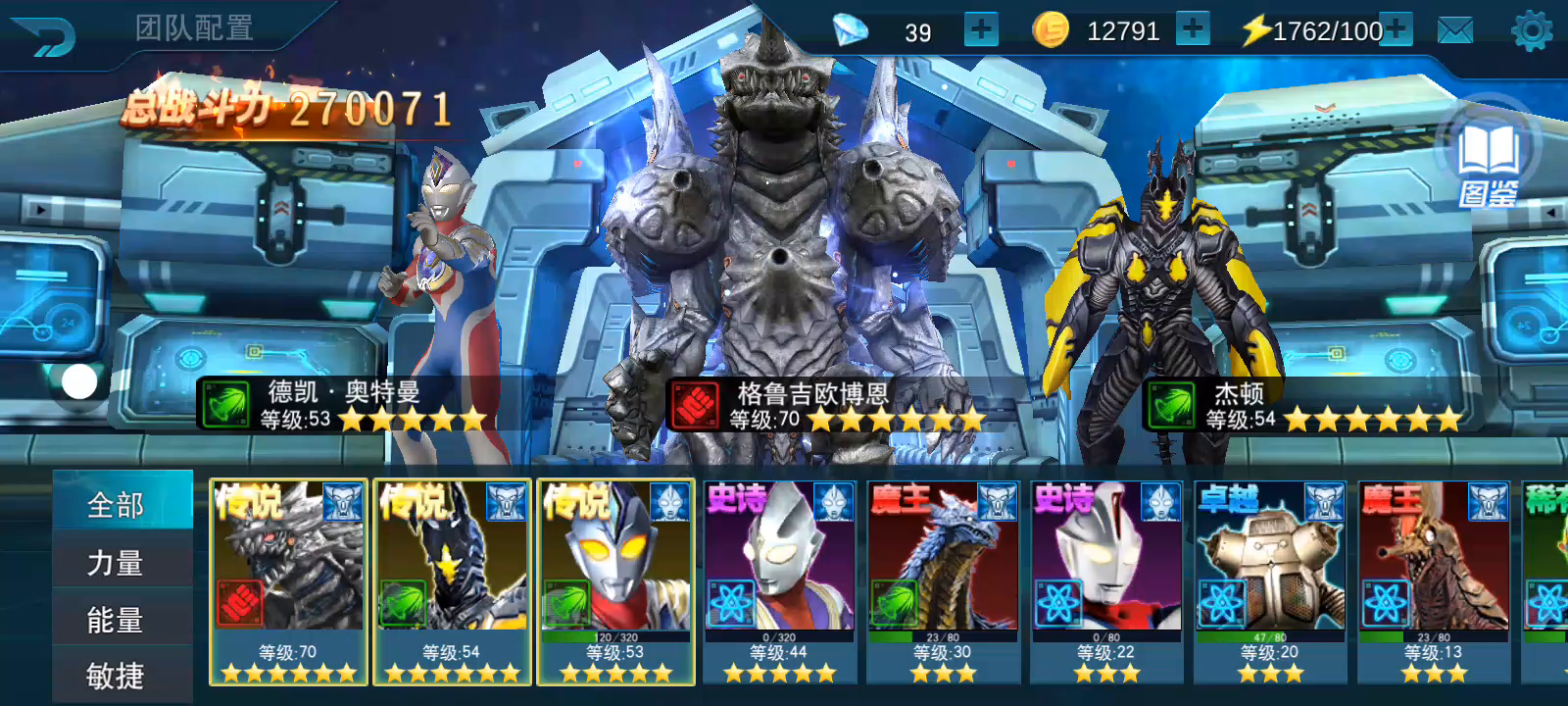Select the level 13 魔王 monster card
The height and width of the screenshot is (706, 1568).
[1434, 581]
